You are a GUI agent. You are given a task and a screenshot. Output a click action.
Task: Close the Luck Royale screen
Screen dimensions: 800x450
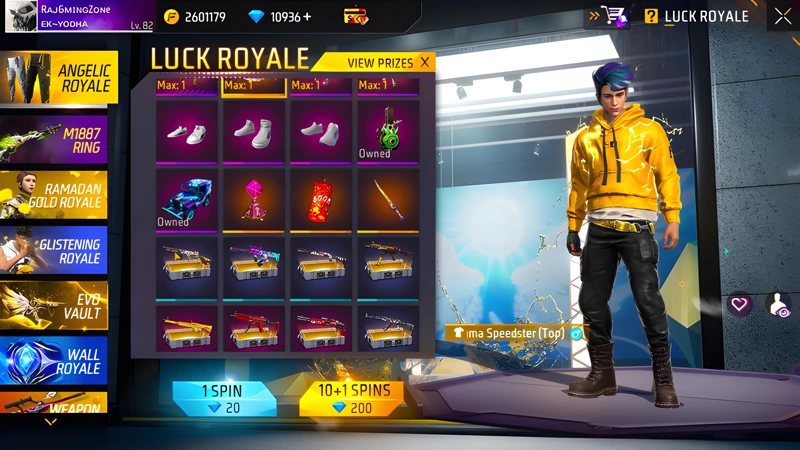pos(782,16)
